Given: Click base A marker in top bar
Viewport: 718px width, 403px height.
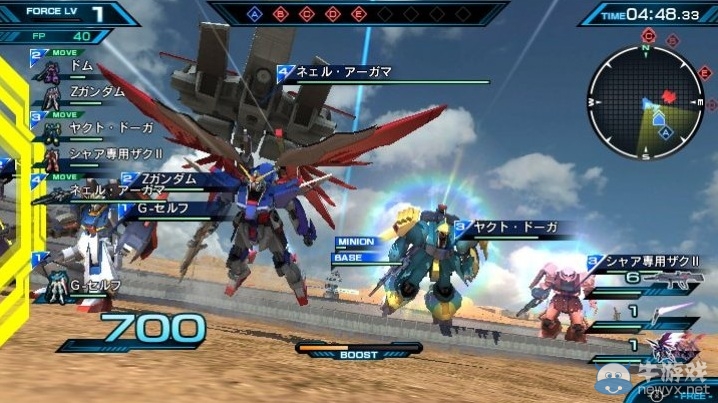Looking at the screenshot, I should coord(256,15).
